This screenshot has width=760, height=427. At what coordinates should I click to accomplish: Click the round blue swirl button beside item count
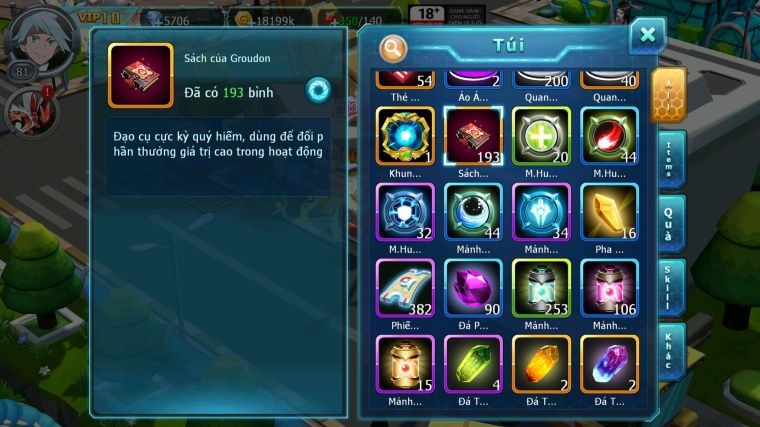(x=318, y=89)
